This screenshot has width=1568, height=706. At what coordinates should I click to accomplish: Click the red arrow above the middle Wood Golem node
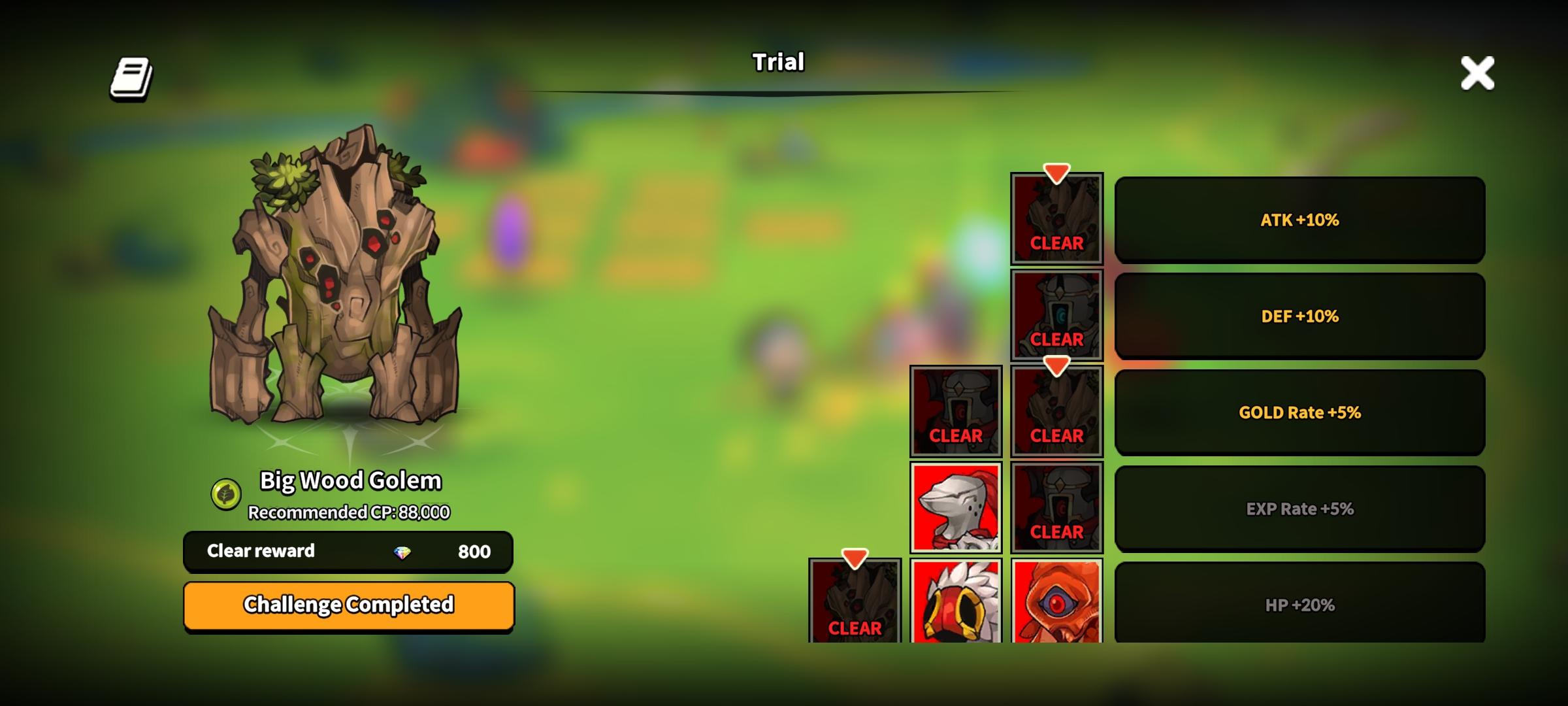coord(1056,366)
